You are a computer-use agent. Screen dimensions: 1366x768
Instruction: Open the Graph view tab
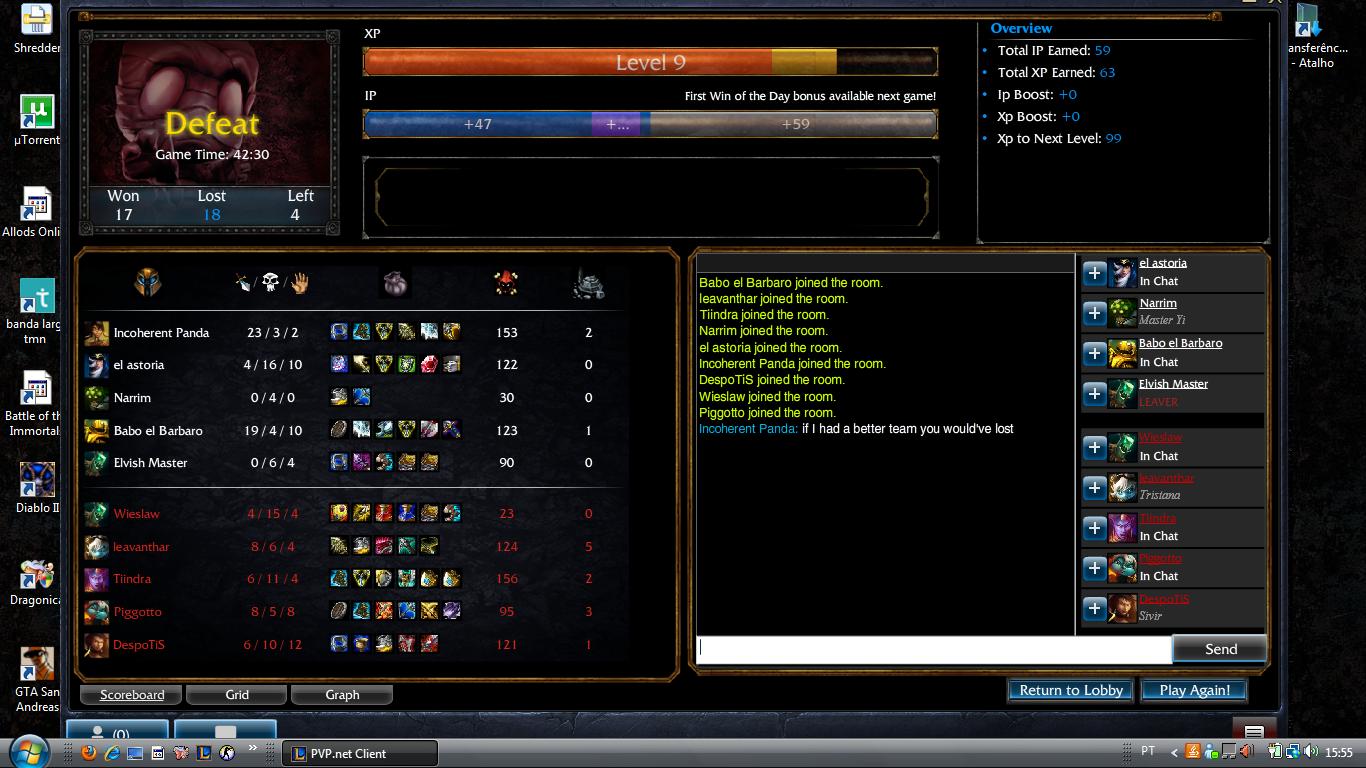coord(342,694)
